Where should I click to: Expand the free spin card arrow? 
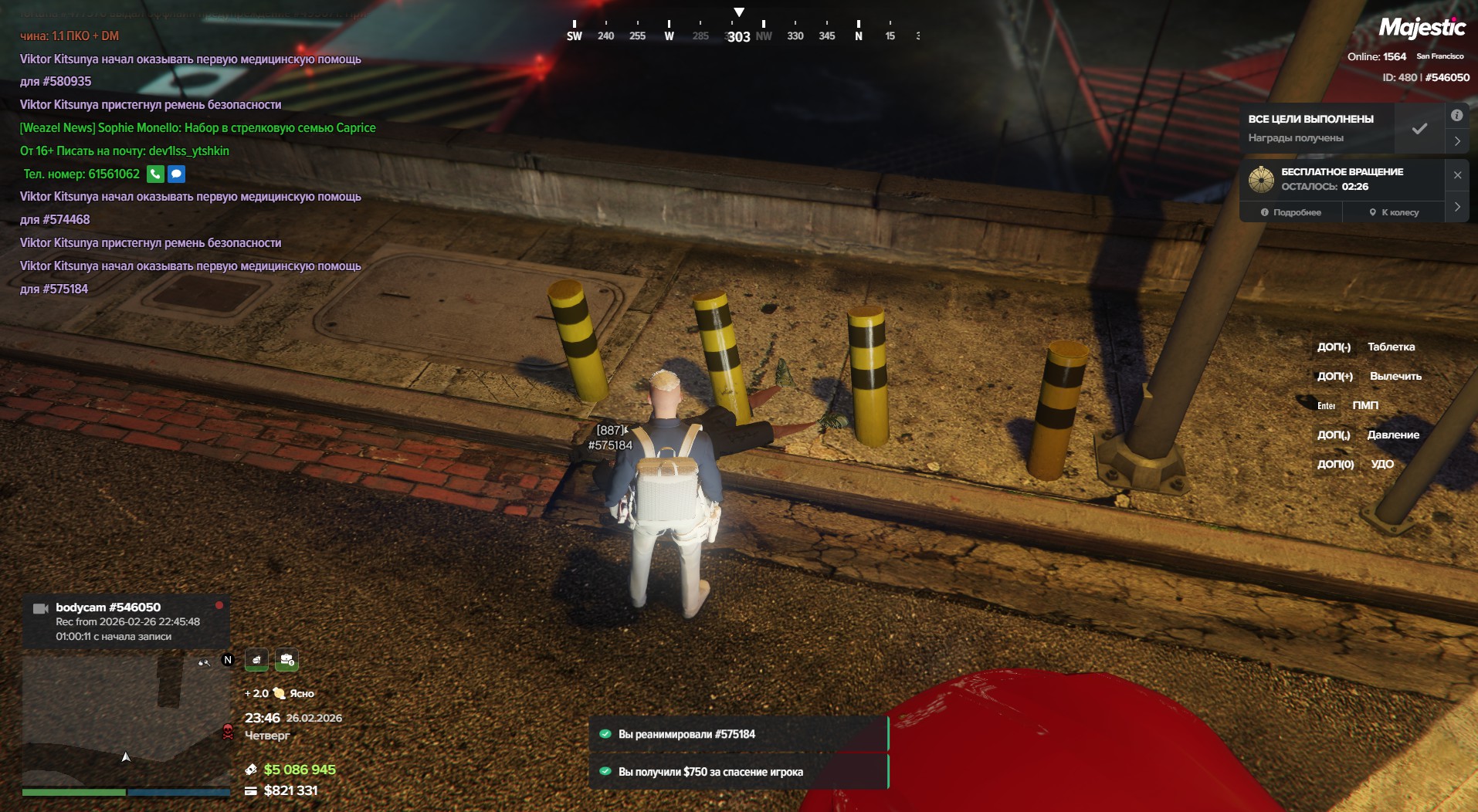1457,207
